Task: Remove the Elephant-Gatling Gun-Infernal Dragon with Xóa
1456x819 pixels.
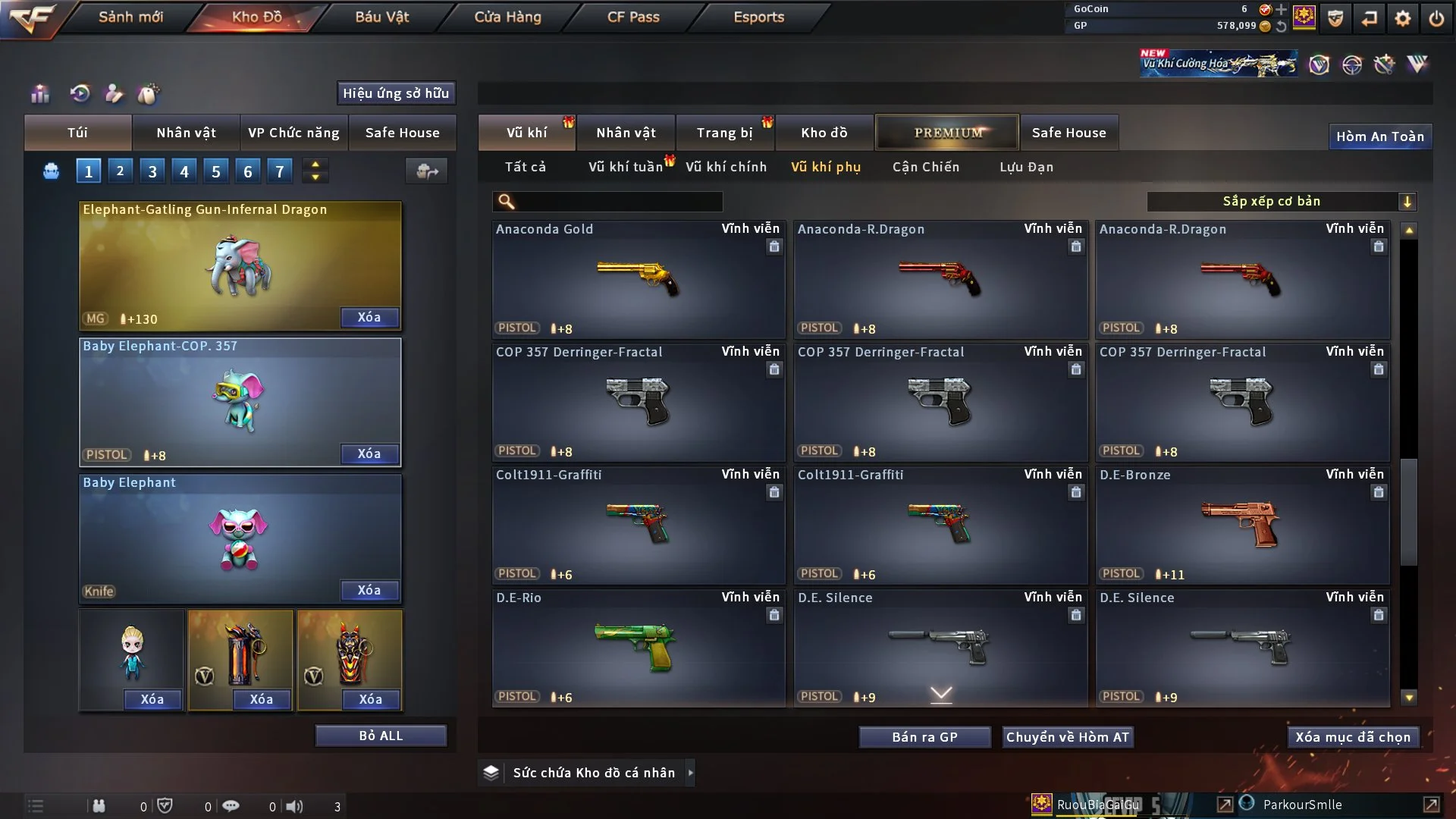Action: coord(369,317)
